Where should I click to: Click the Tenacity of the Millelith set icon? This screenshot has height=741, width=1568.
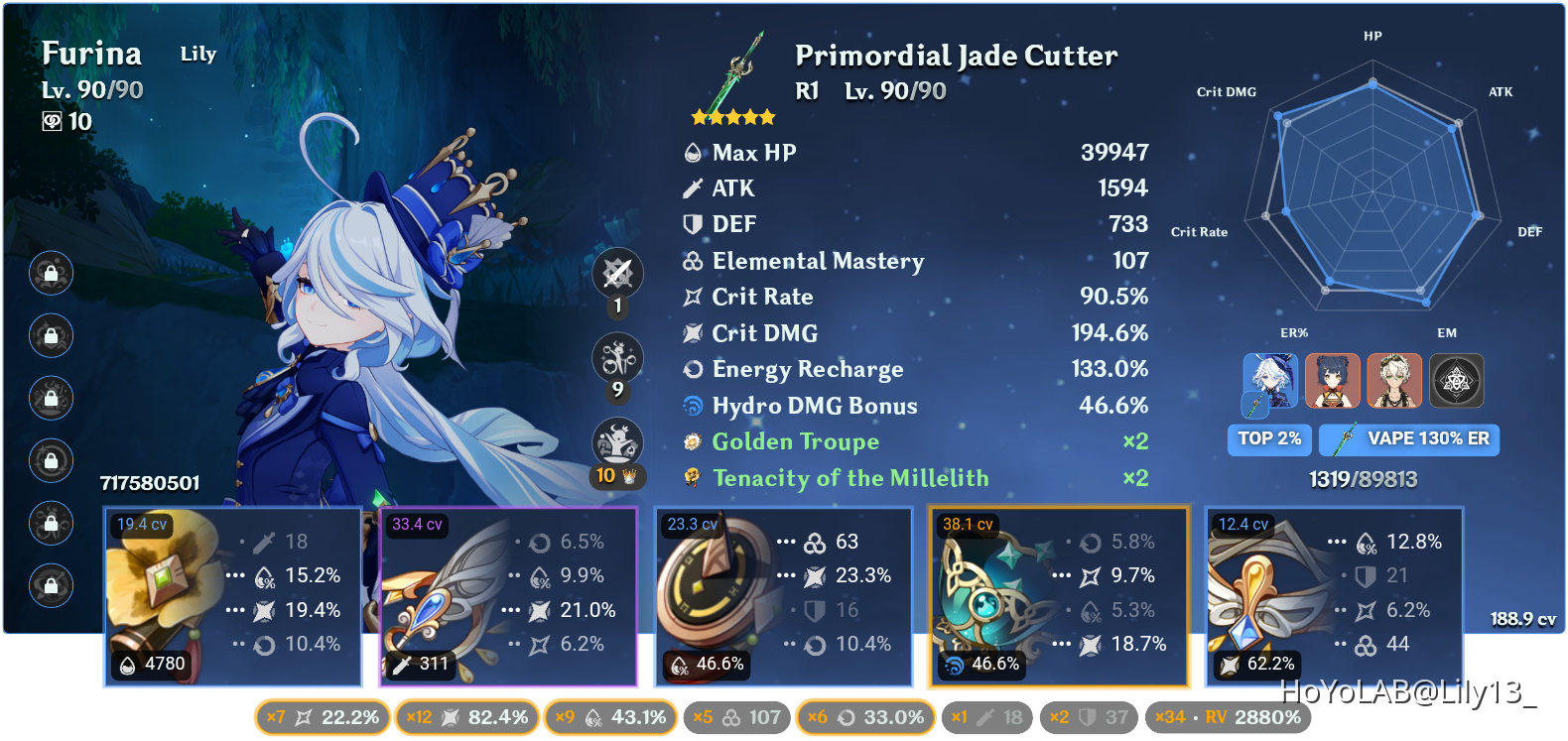pyautogui.click(x=692, y=478)
